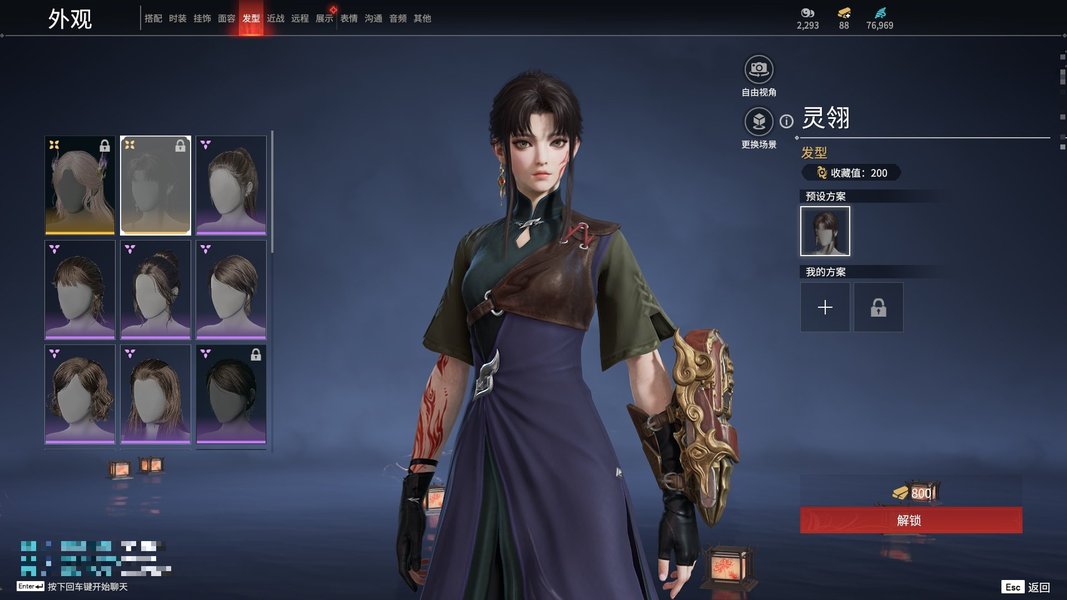This screenshot has width=1067, height=600.
Task: Open the 音频 audio tab
Action: point(398,18)
